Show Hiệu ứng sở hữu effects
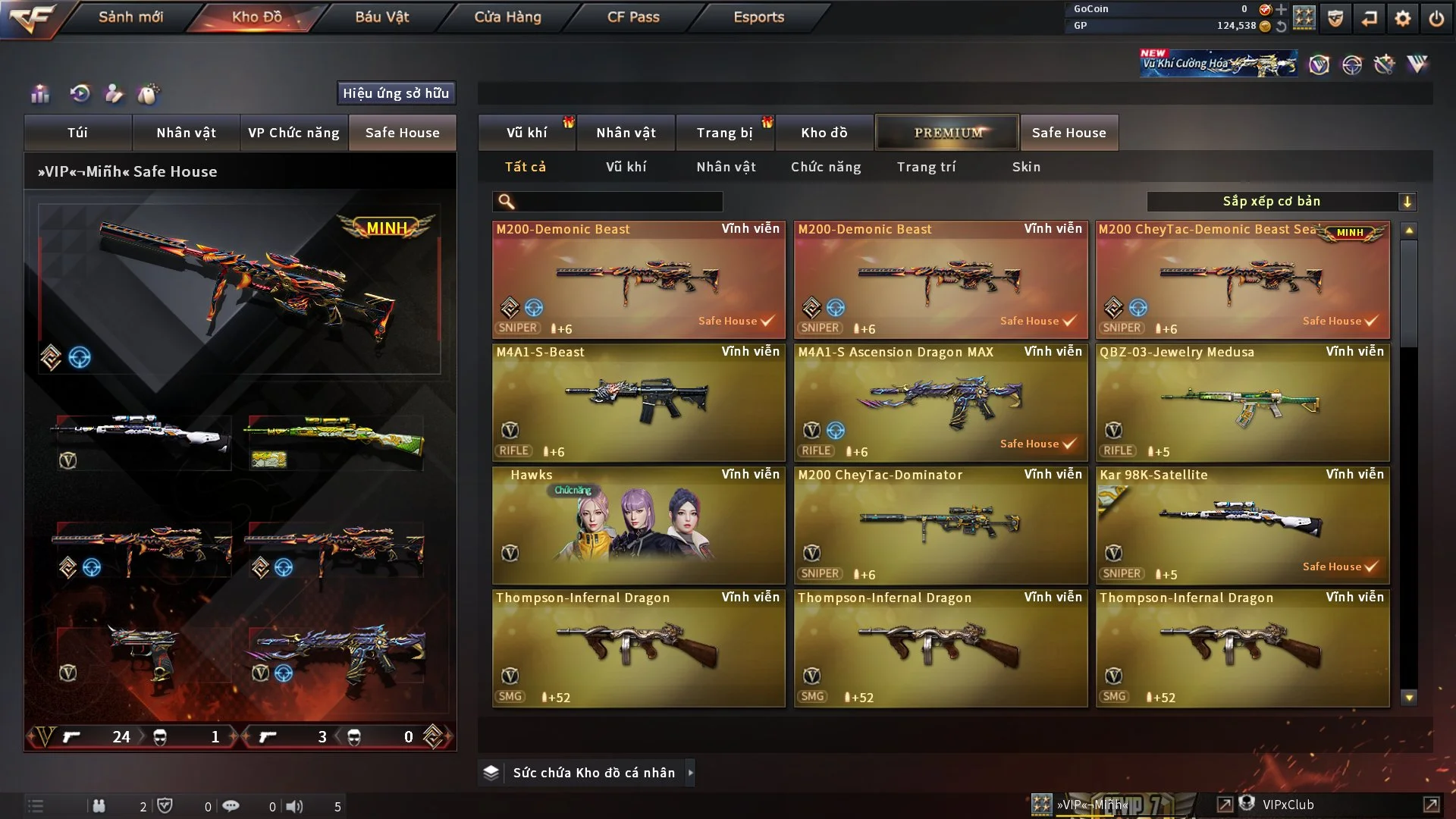This screenshot has width=1456, height=819. 396,93
